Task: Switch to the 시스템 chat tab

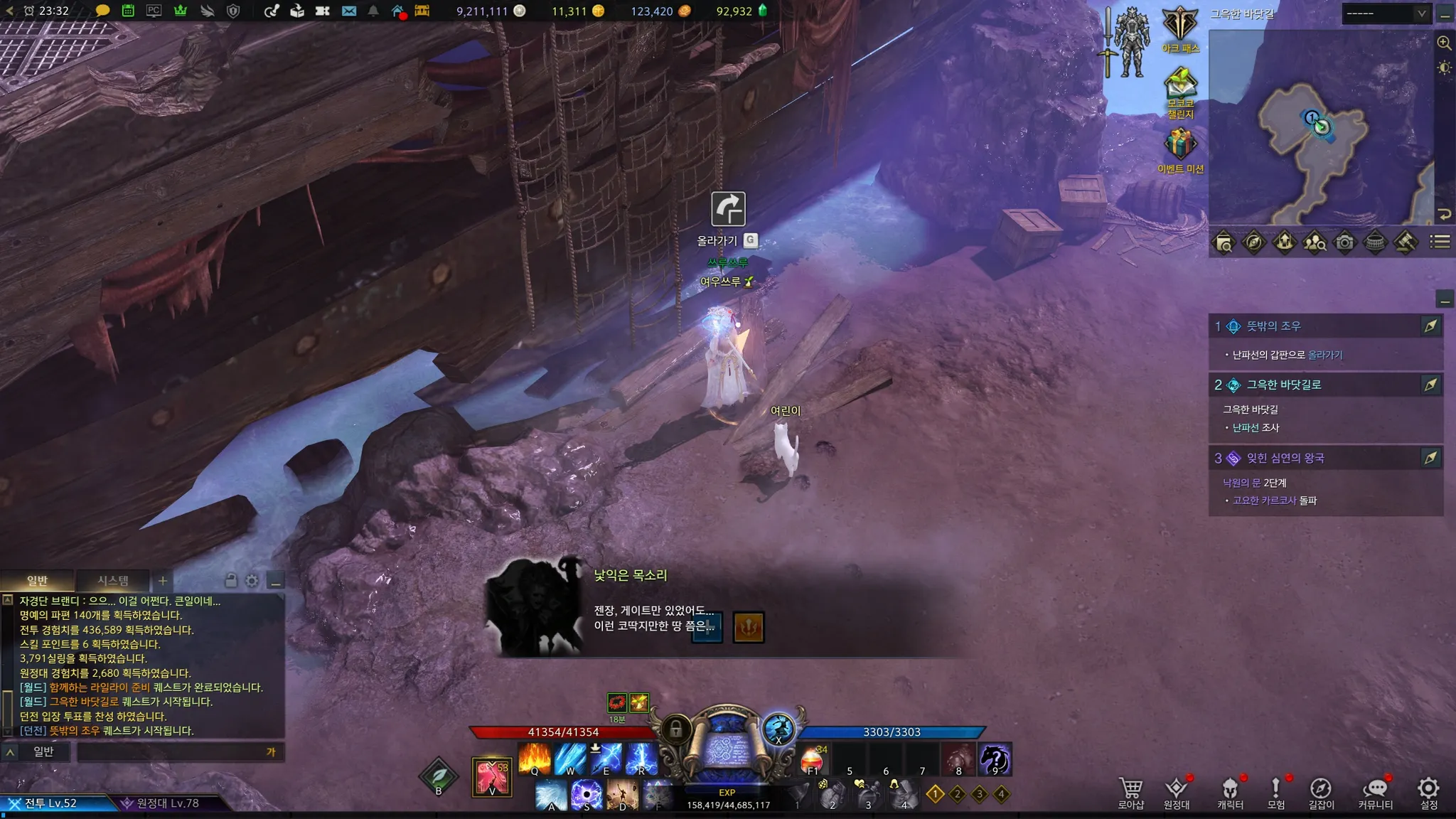Action: coord(113,581)
